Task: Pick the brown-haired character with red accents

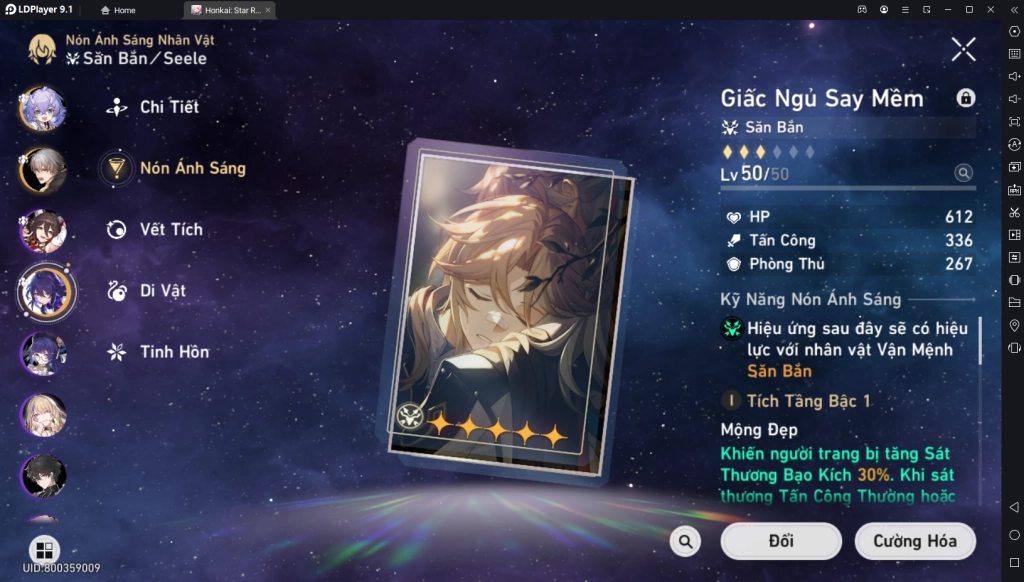Action: [x=44, y=231]
